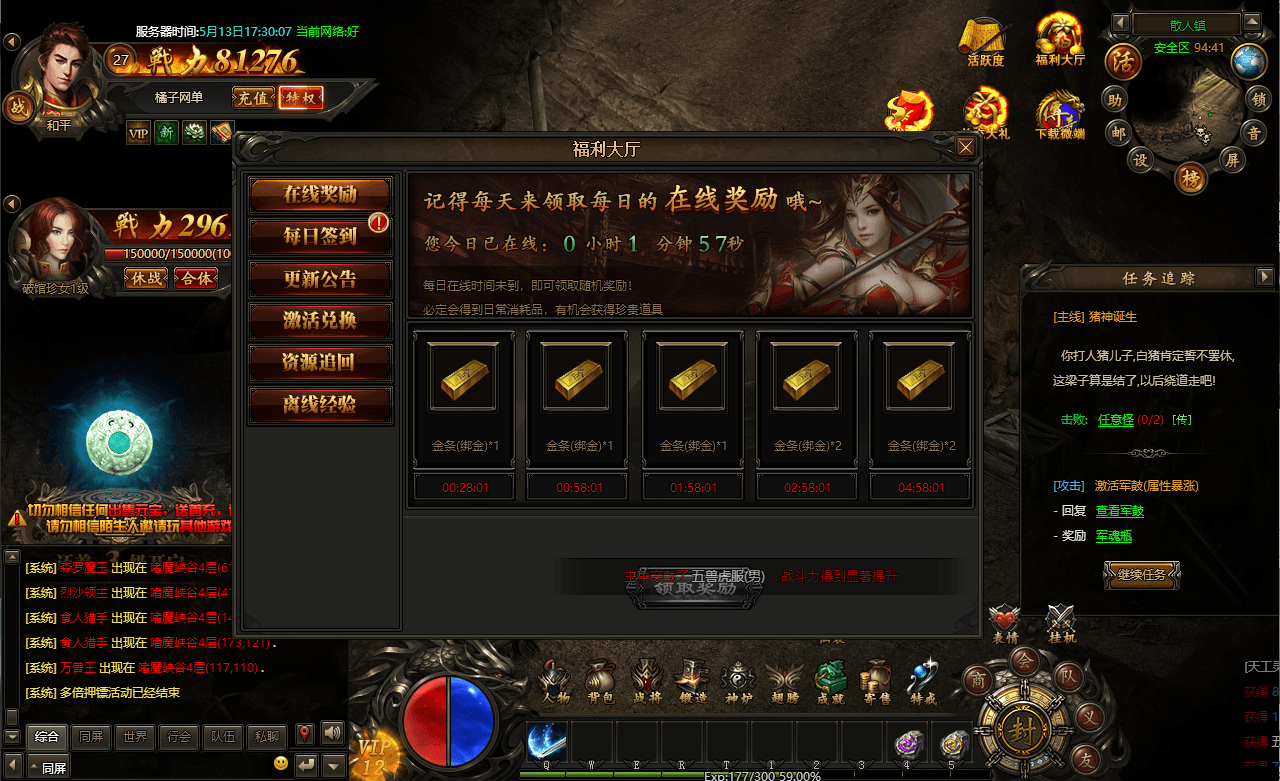Image resolution: width=1280 pixels, height=781 pixels.
Task: Open the 每日签到 daily sign-in tab
Action: [x=320, y=236]
